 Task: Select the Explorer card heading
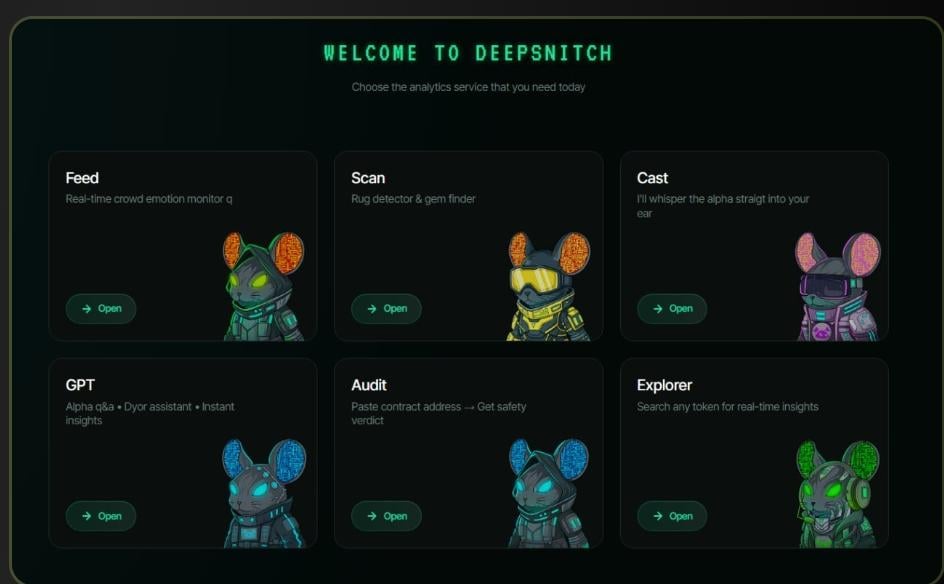tap(664, 385)
